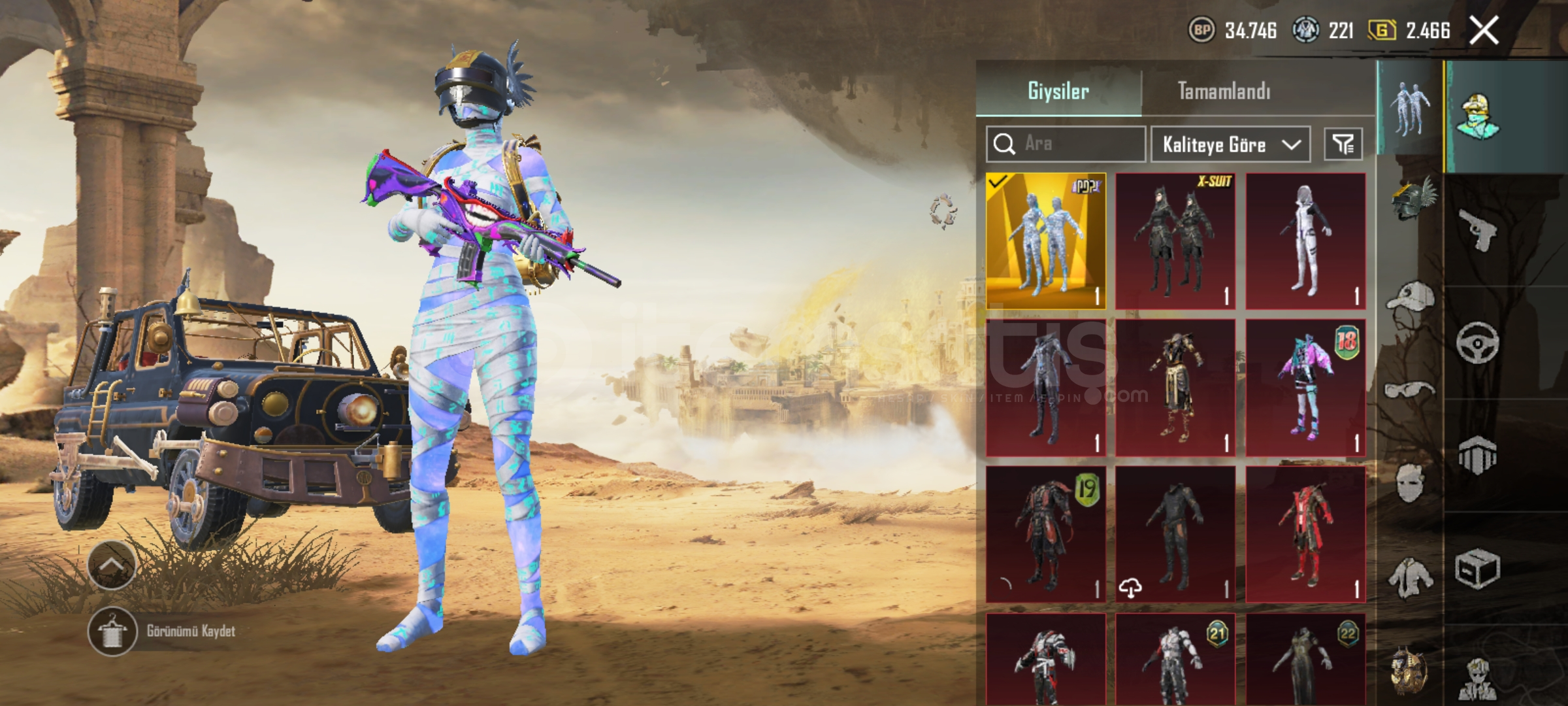Choose the black X-SUIT outfit tile

click(x=1175, y=241)
